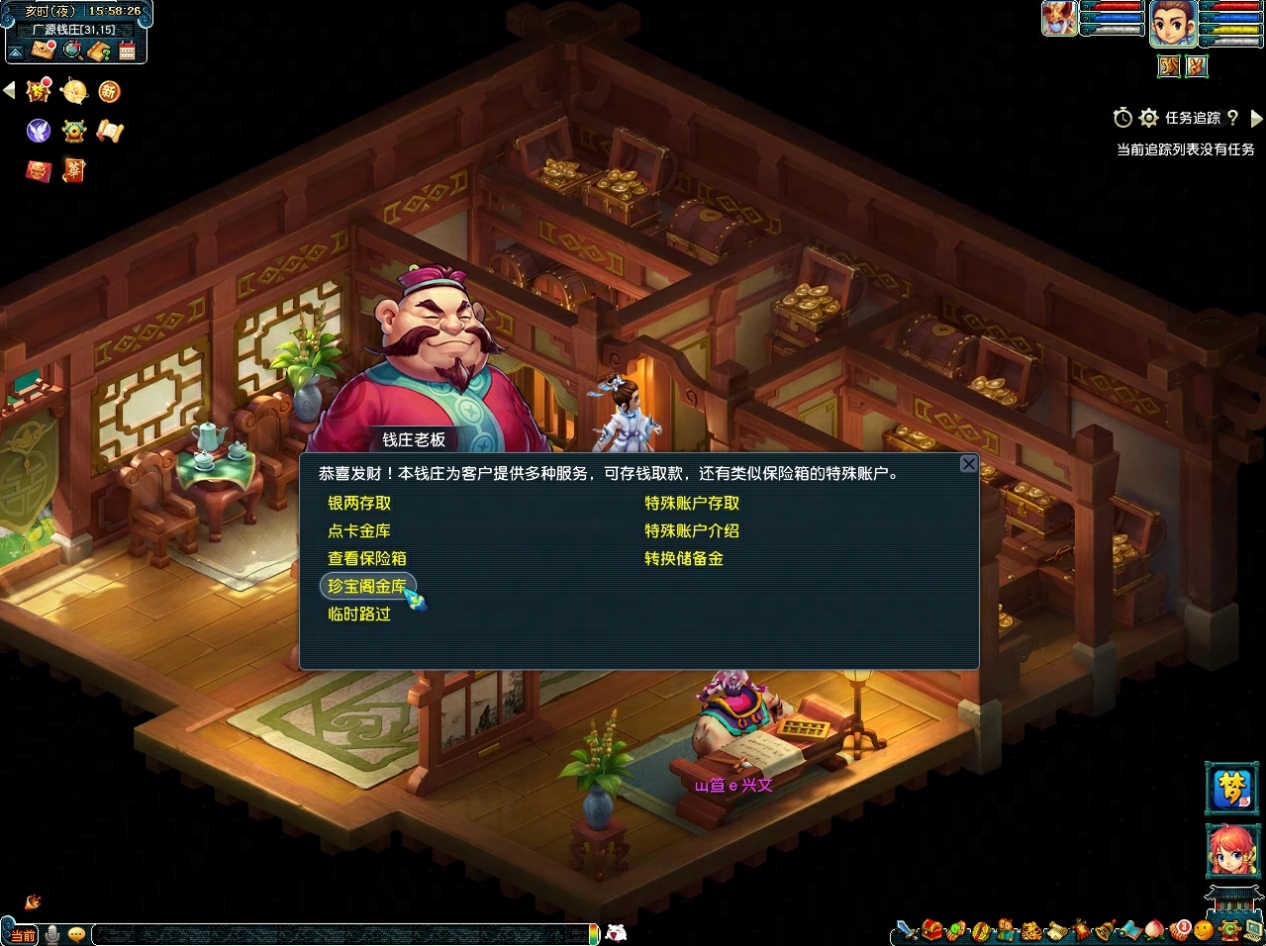Screen dimensions: 1266x946
Task: Choose 临时路过 to leave the conversation
Action: pyautogui.click(x=359, y=614)
